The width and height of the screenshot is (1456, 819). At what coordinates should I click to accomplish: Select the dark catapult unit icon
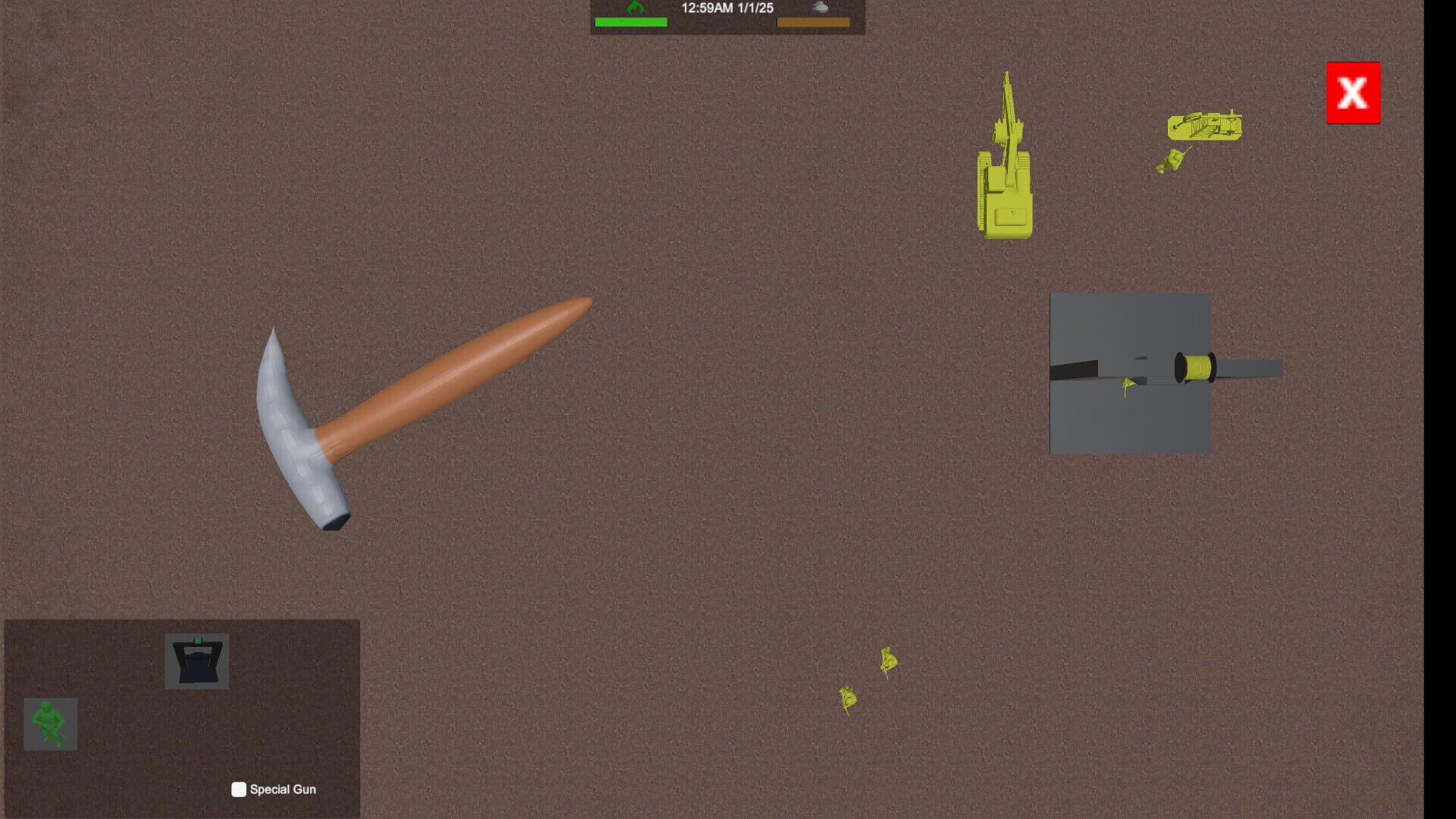tap(197, 661)
